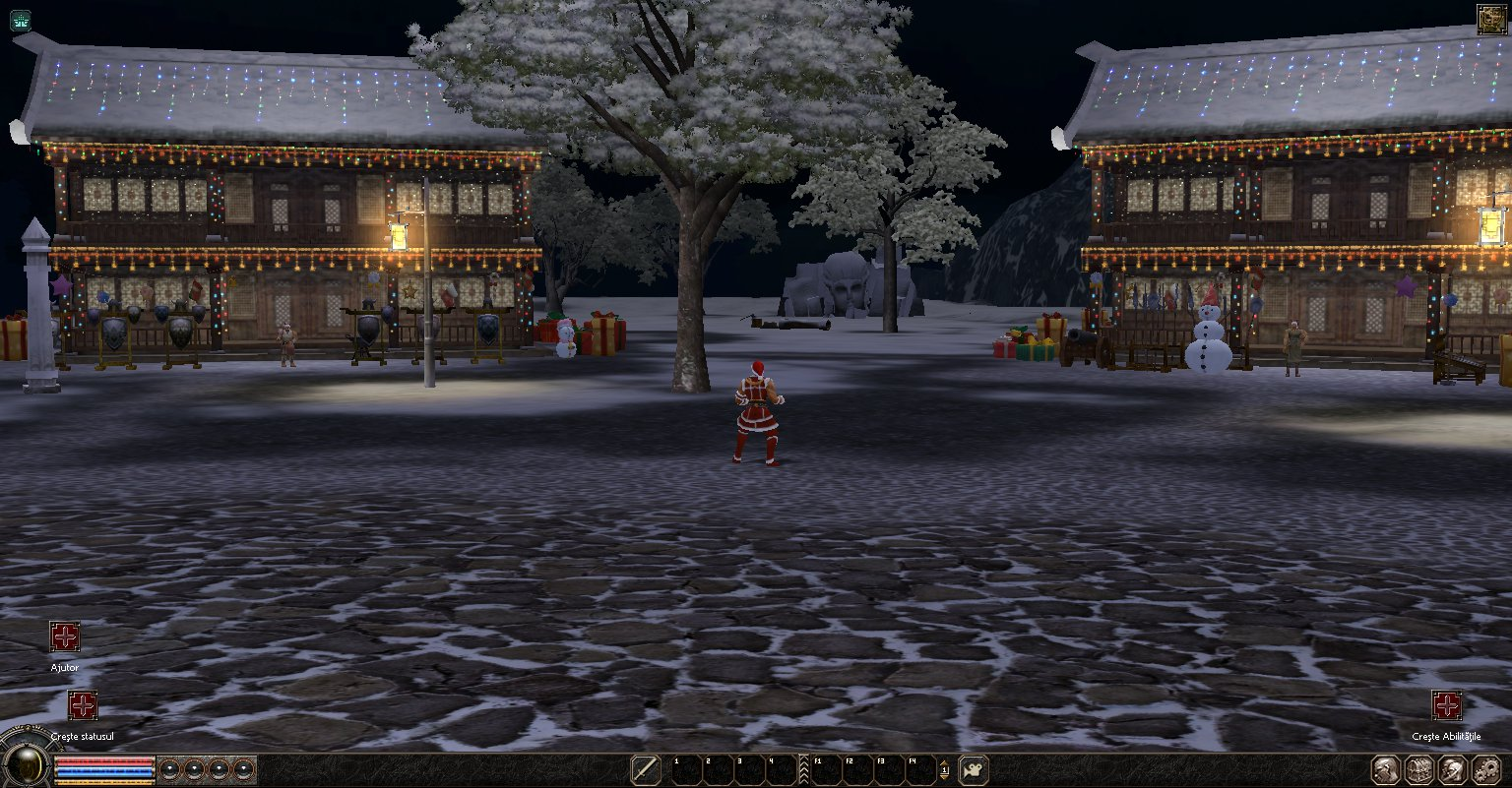Select the camera emotion icon on the quickbar
Viewport: 1512px width, 788px height.
(973, 770)
